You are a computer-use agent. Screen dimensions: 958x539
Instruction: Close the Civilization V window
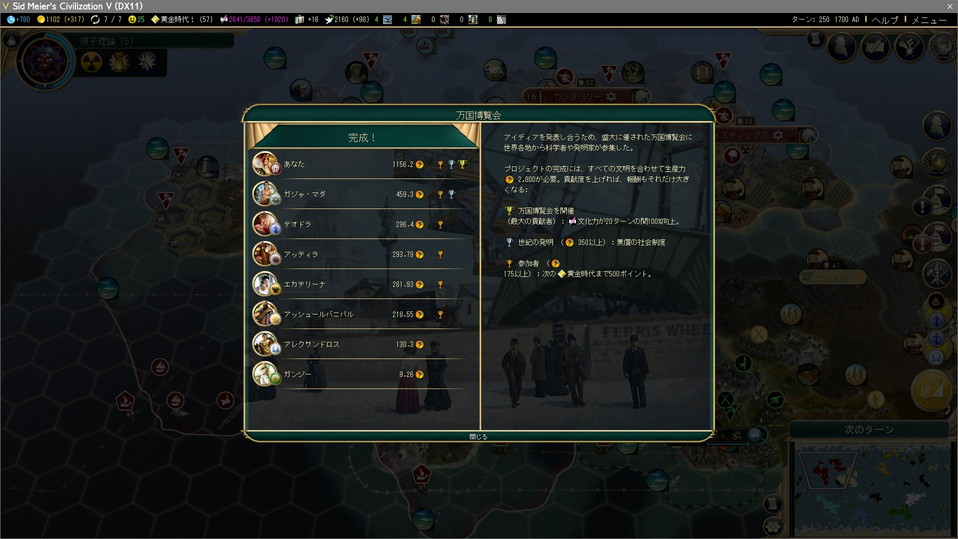click(x=949, y=6)
